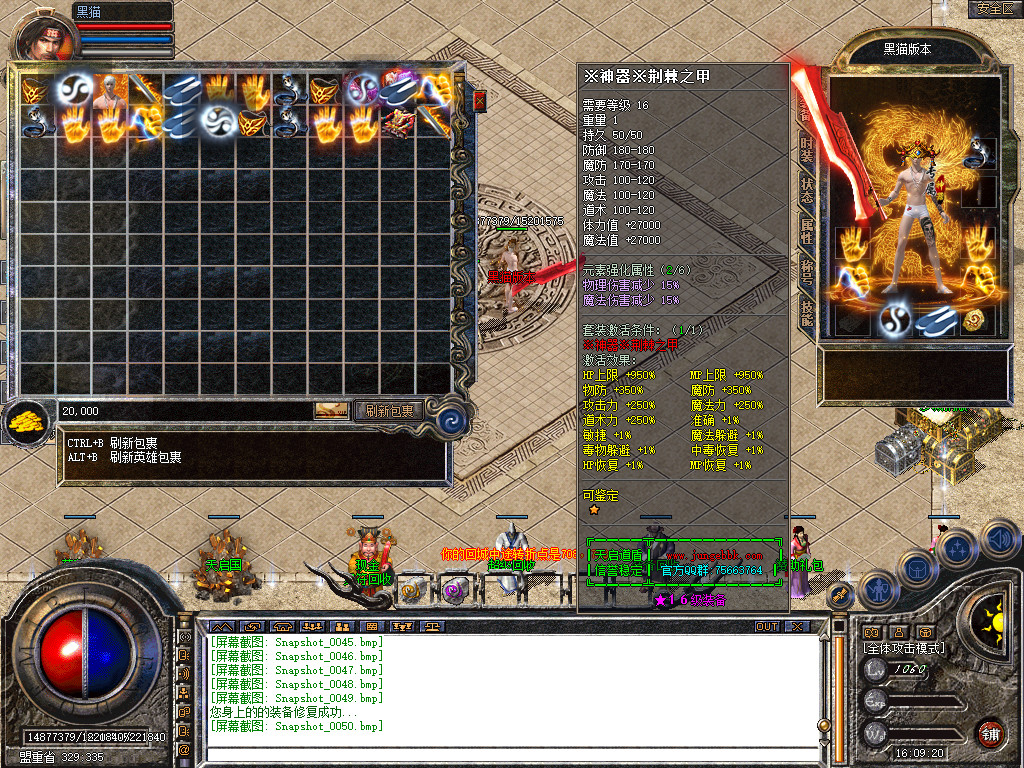1024x768 pixels.
Task: Close the inventory bag window
Action: [x=479, y=101]
